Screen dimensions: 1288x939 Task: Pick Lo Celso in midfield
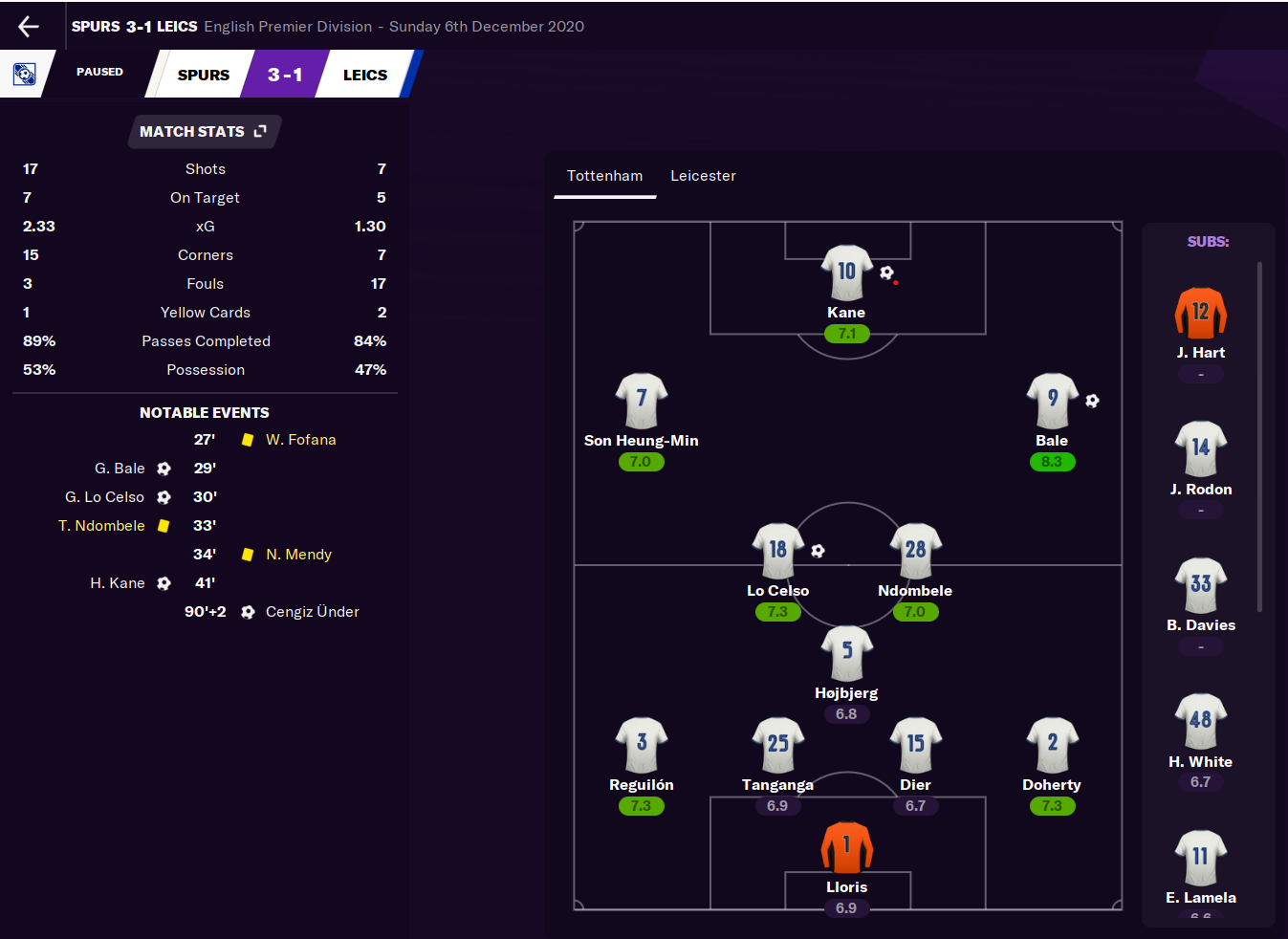(777, 551)
